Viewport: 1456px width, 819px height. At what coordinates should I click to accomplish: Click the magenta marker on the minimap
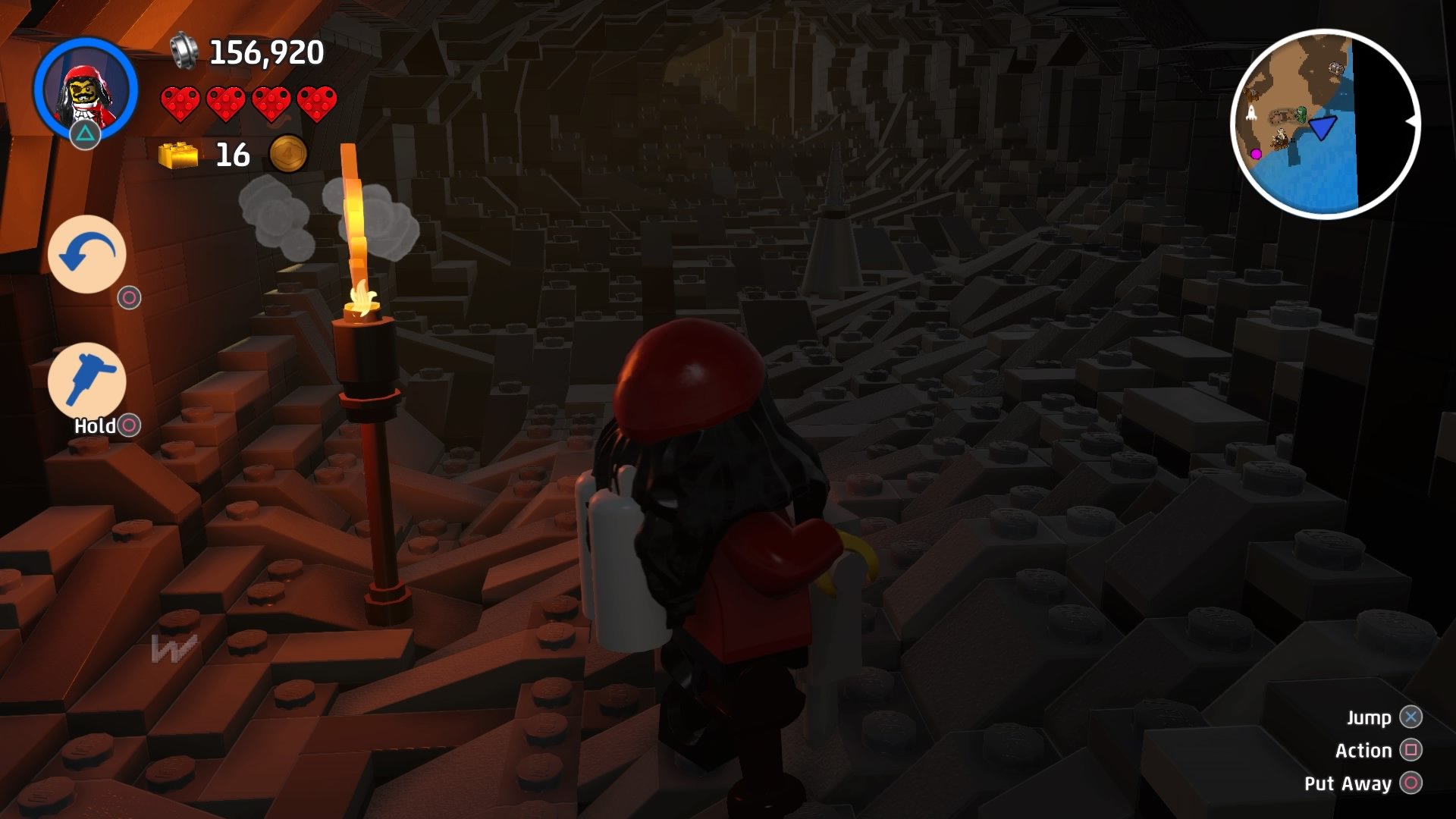[x=1257, y=154]
